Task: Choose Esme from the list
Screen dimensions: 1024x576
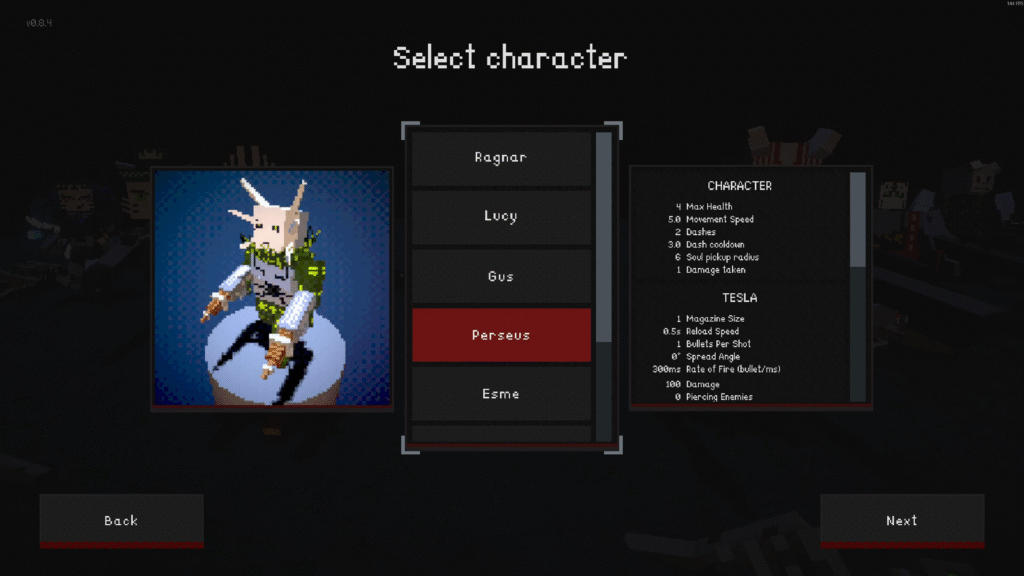Action: click(x=501, y=394)
